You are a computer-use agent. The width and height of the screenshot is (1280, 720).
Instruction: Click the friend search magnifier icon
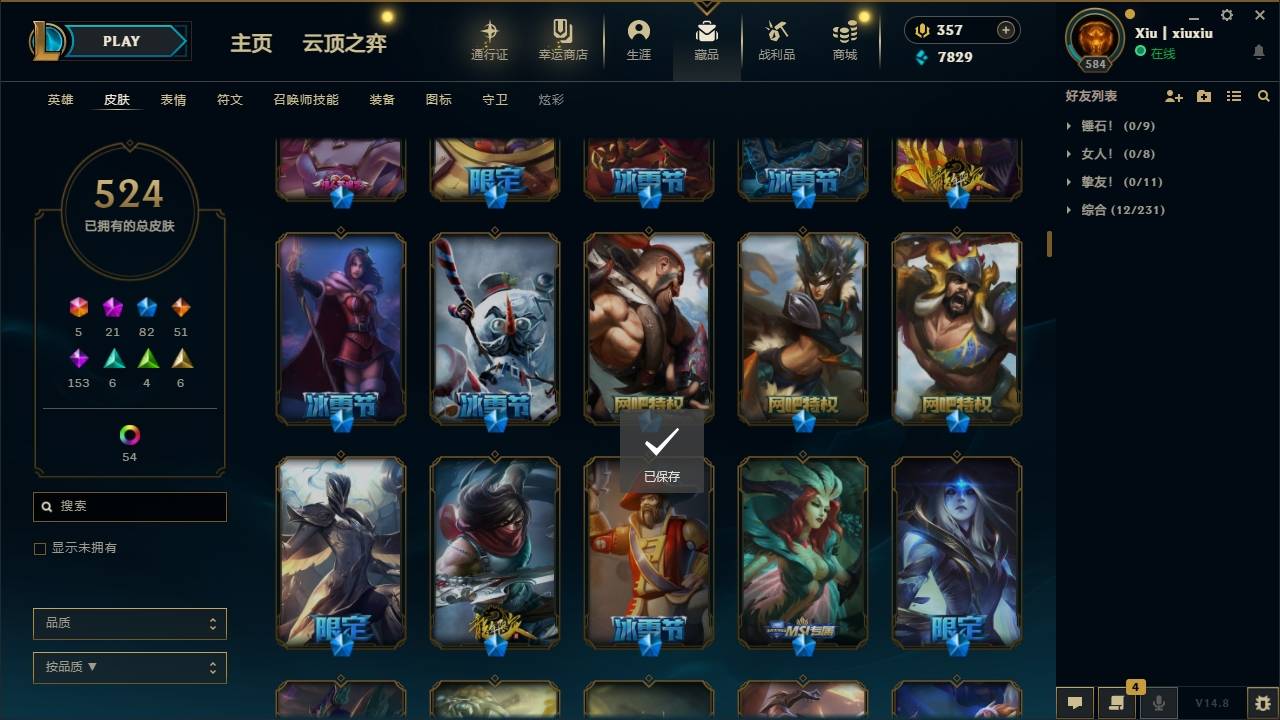pyautogui.click(x=1264, y=96)
